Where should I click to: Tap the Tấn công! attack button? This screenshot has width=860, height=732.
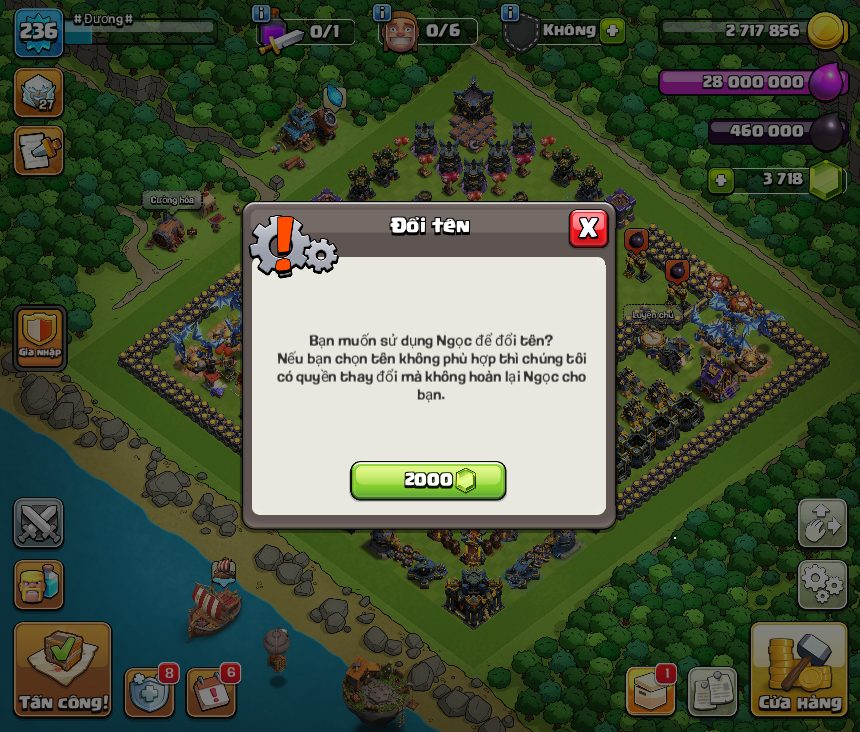pyautogui.click(x=62, y=671)
